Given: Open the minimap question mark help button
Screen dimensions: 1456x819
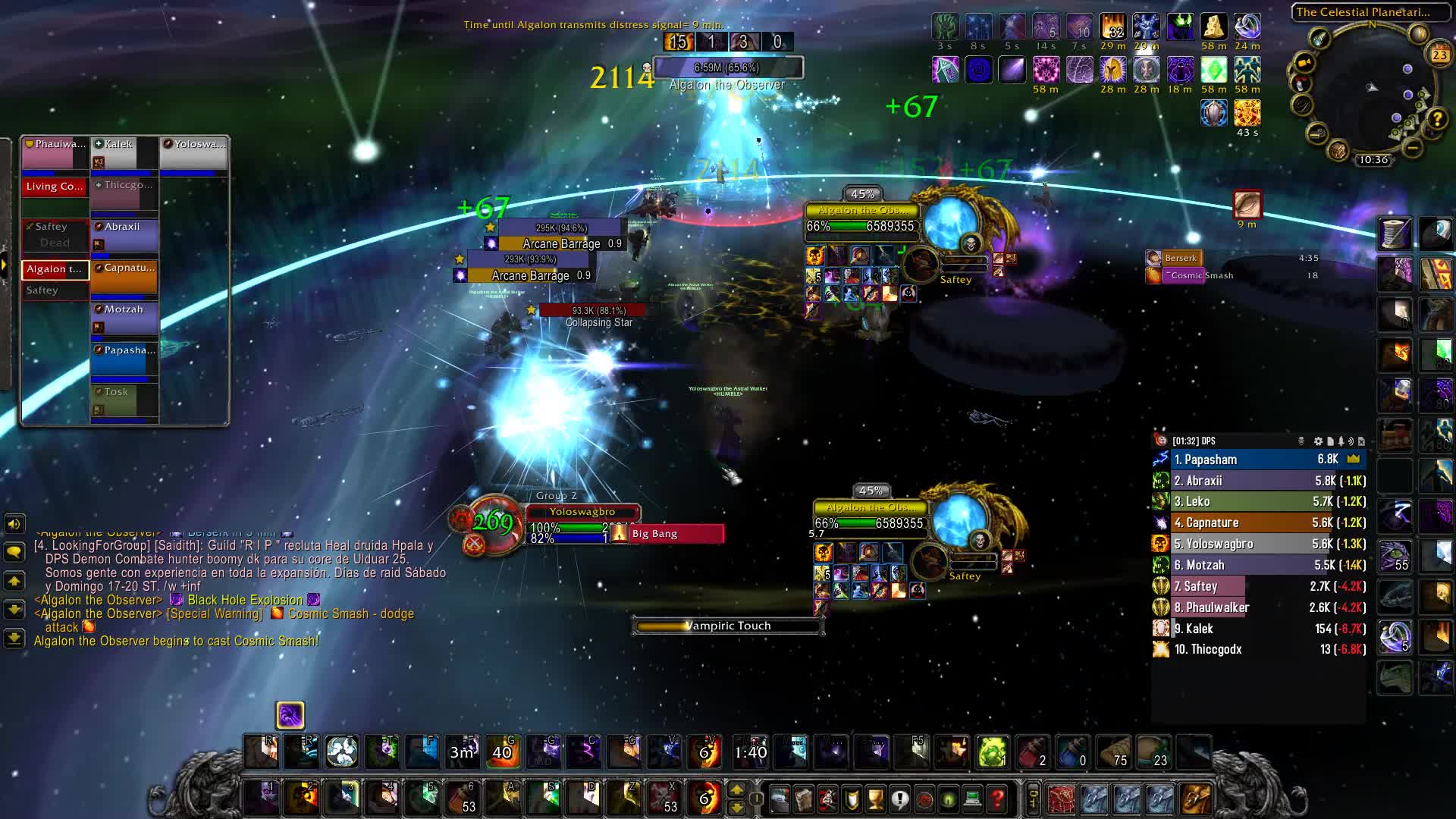Looking at the screenshot, I should click(x=1437, y=118).
